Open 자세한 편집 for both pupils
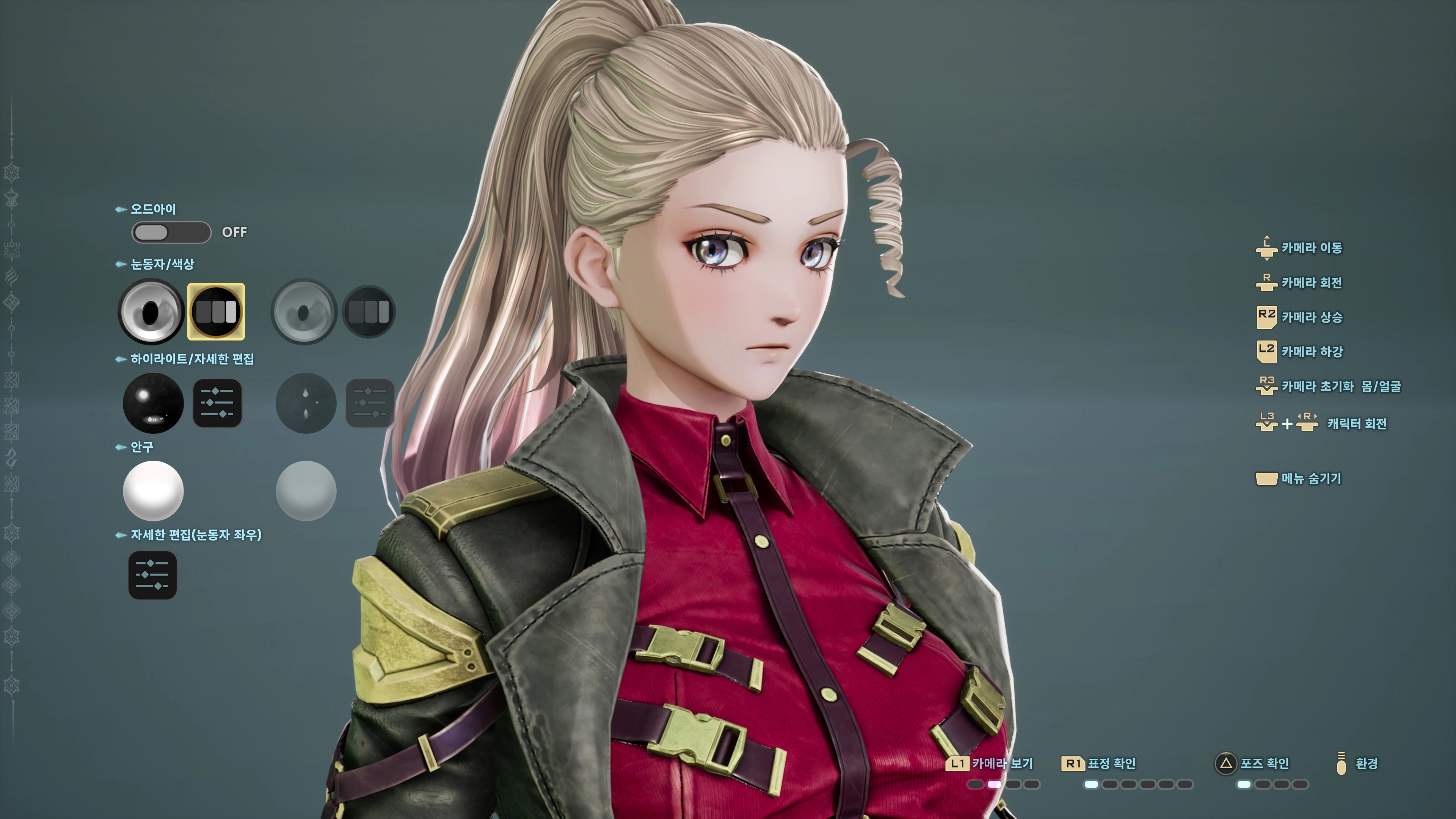 click(152, 574)
